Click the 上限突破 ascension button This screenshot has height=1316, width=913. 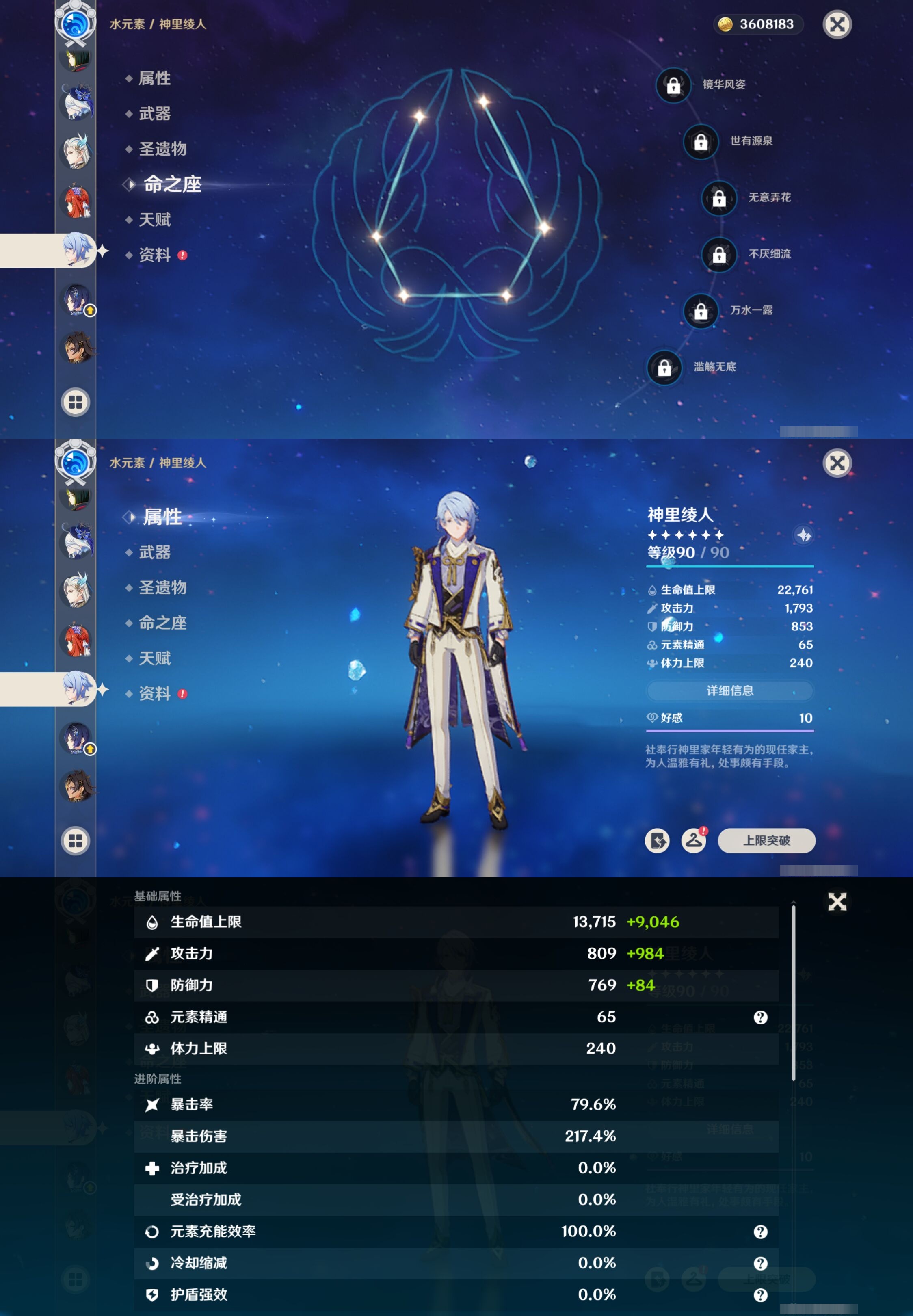tap(766, 840)
